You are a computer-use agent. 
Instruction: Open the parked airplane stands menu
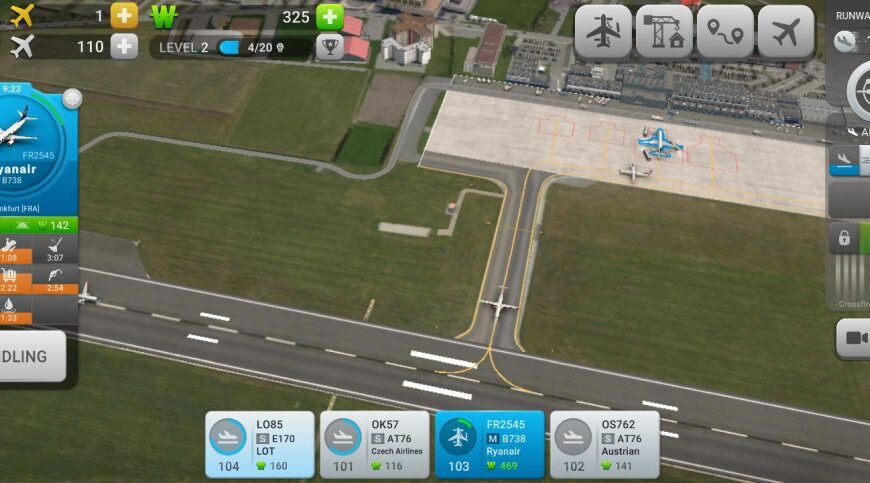pyautogui.click(x=603, y=32)
